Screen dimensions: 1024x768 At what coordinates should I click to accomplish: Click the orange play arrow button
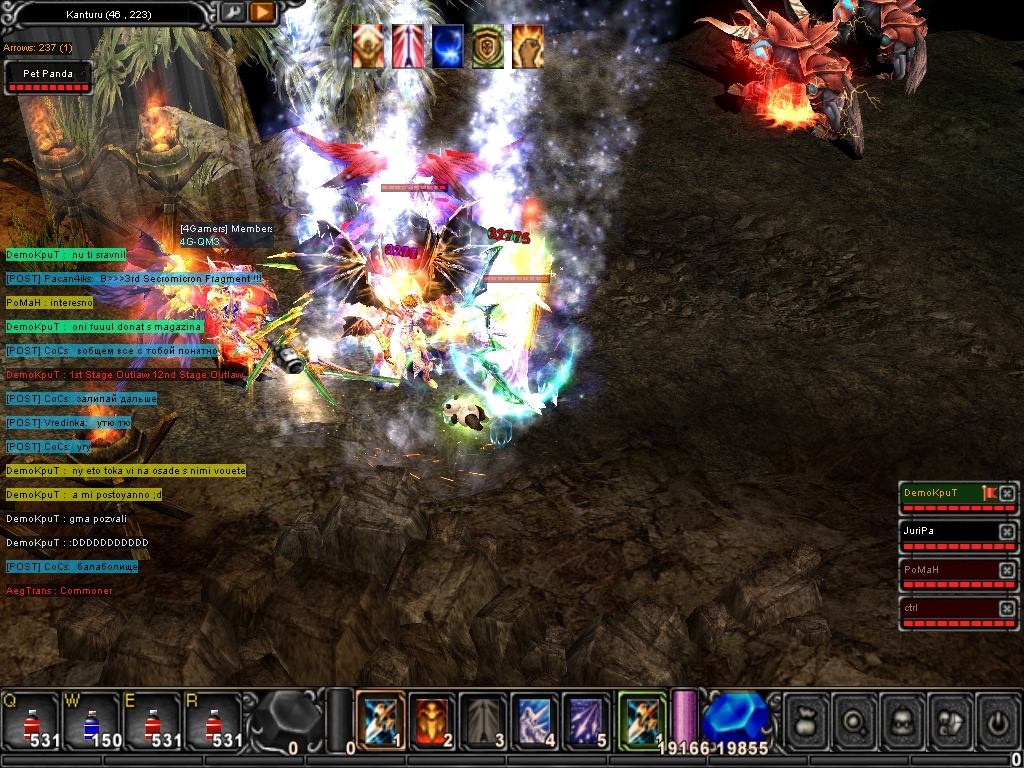coord(262,12)
